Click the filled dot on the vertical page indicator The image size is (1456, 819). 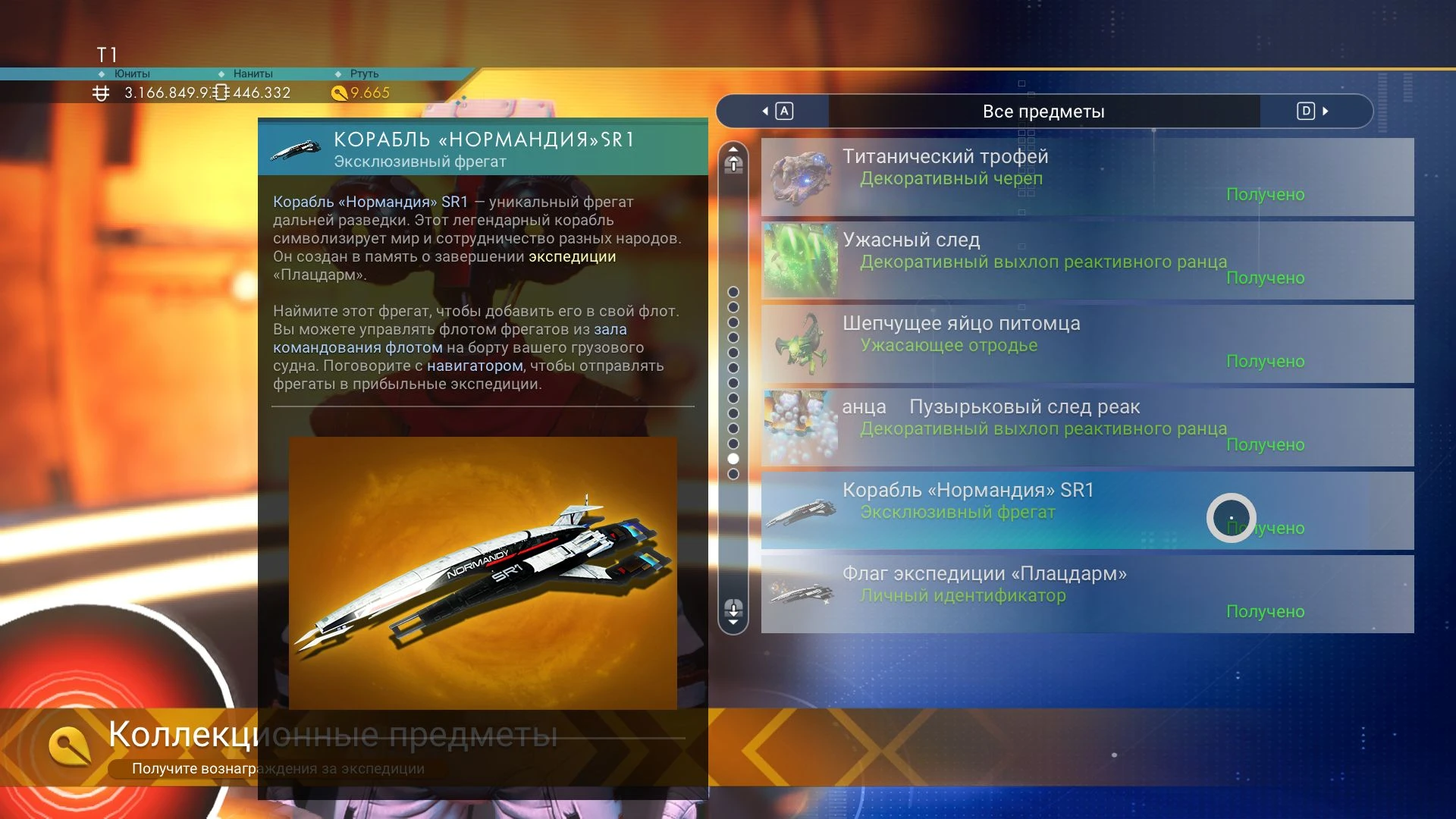point(733,460)
